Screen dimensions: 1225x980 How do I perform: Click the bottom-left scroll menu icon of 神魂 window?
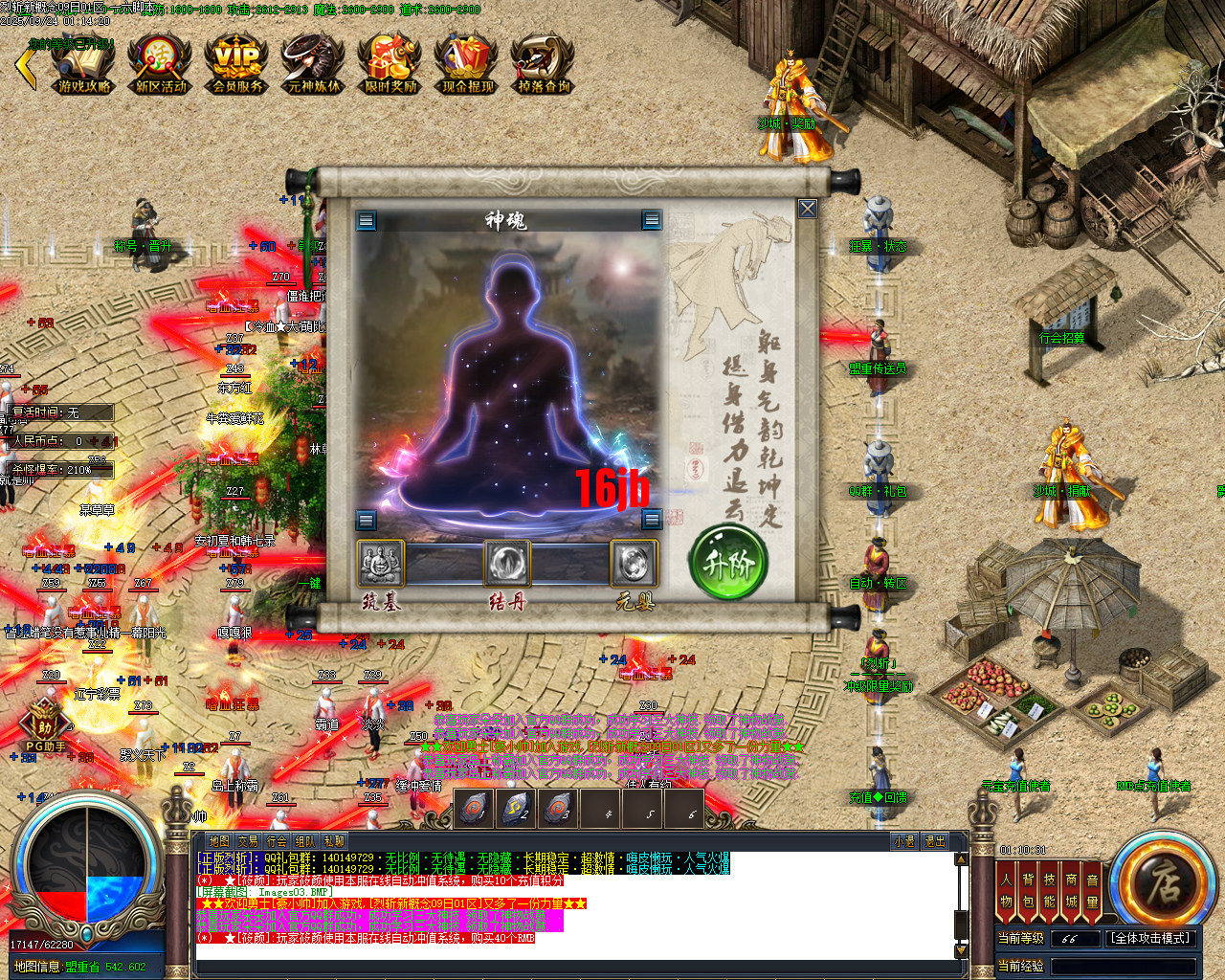point(365,519)
